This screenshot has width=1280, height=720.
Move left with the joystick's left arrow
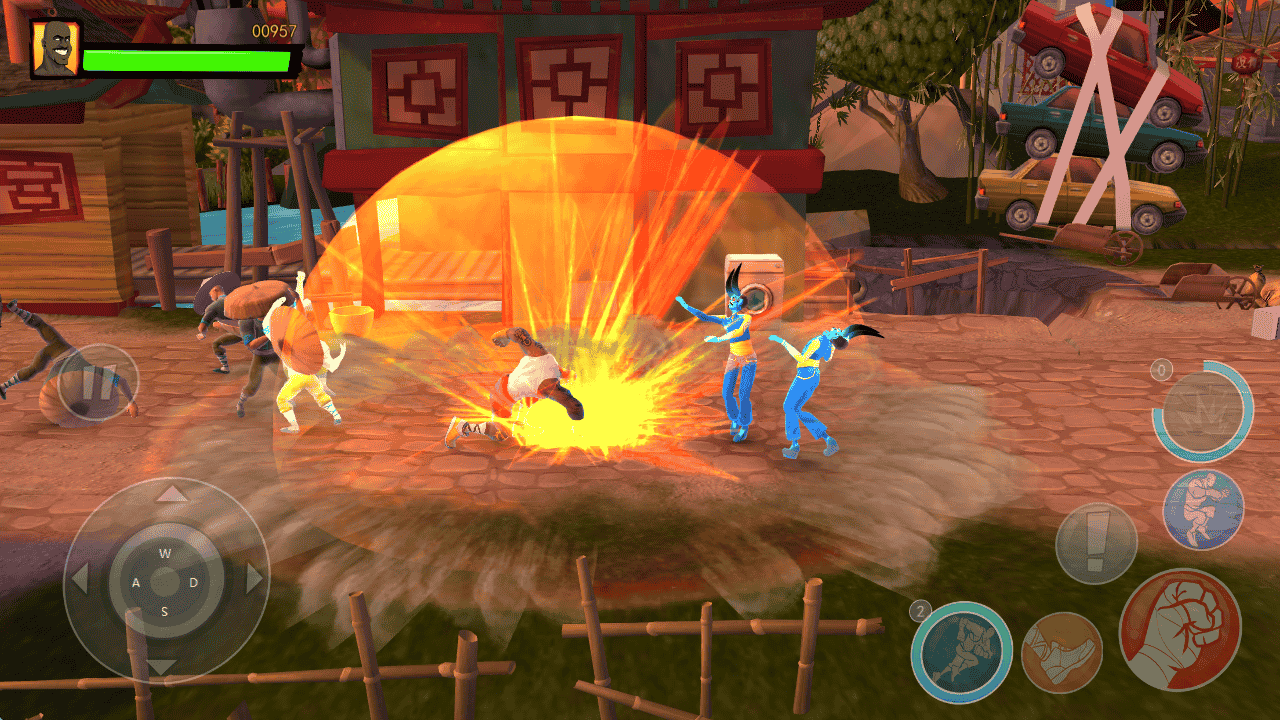(x=80, y=579)
